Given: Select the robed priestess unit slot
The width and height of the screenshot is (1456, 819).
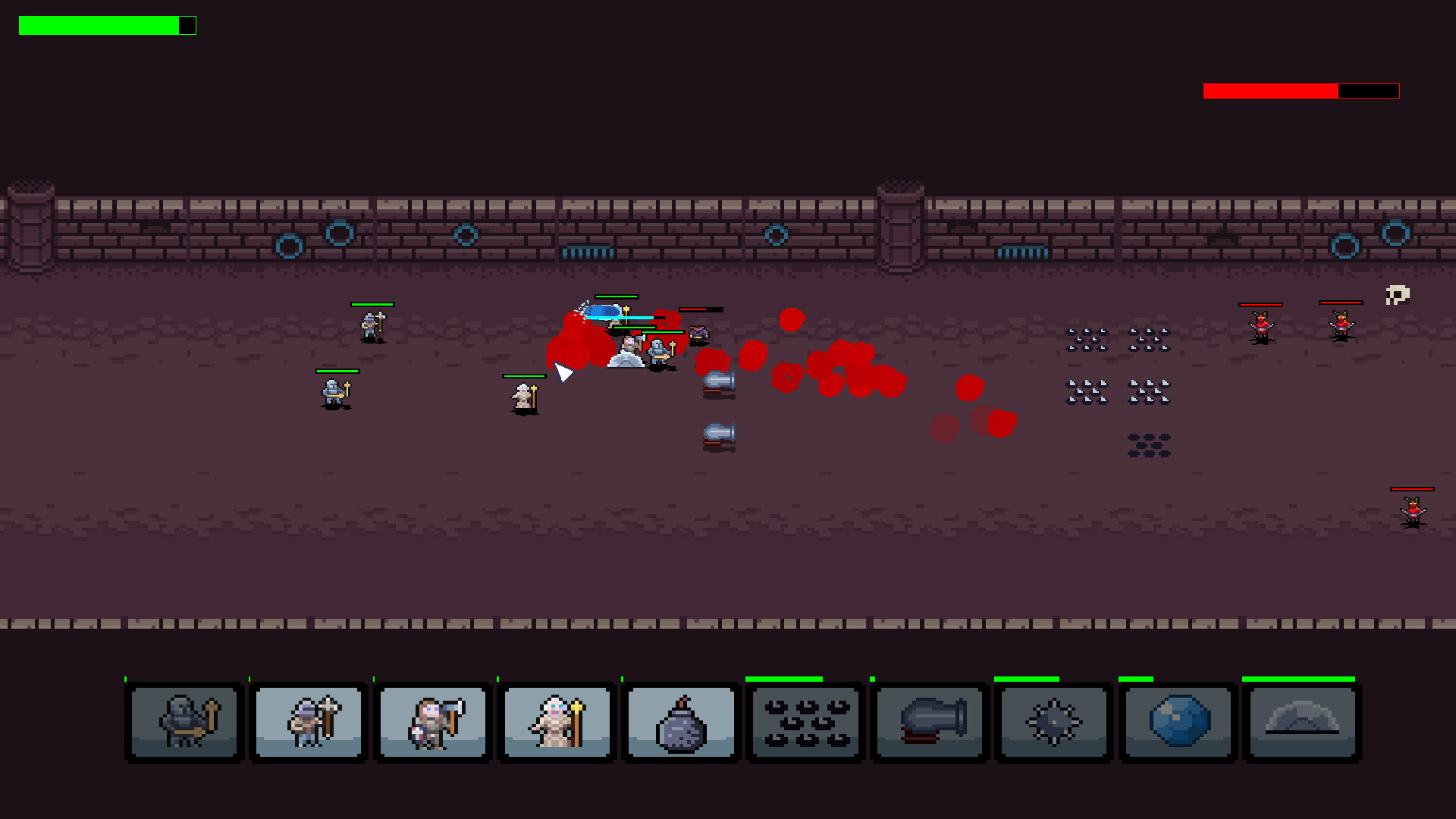Looking at the screenshot, I should click(x=556, y=722).
